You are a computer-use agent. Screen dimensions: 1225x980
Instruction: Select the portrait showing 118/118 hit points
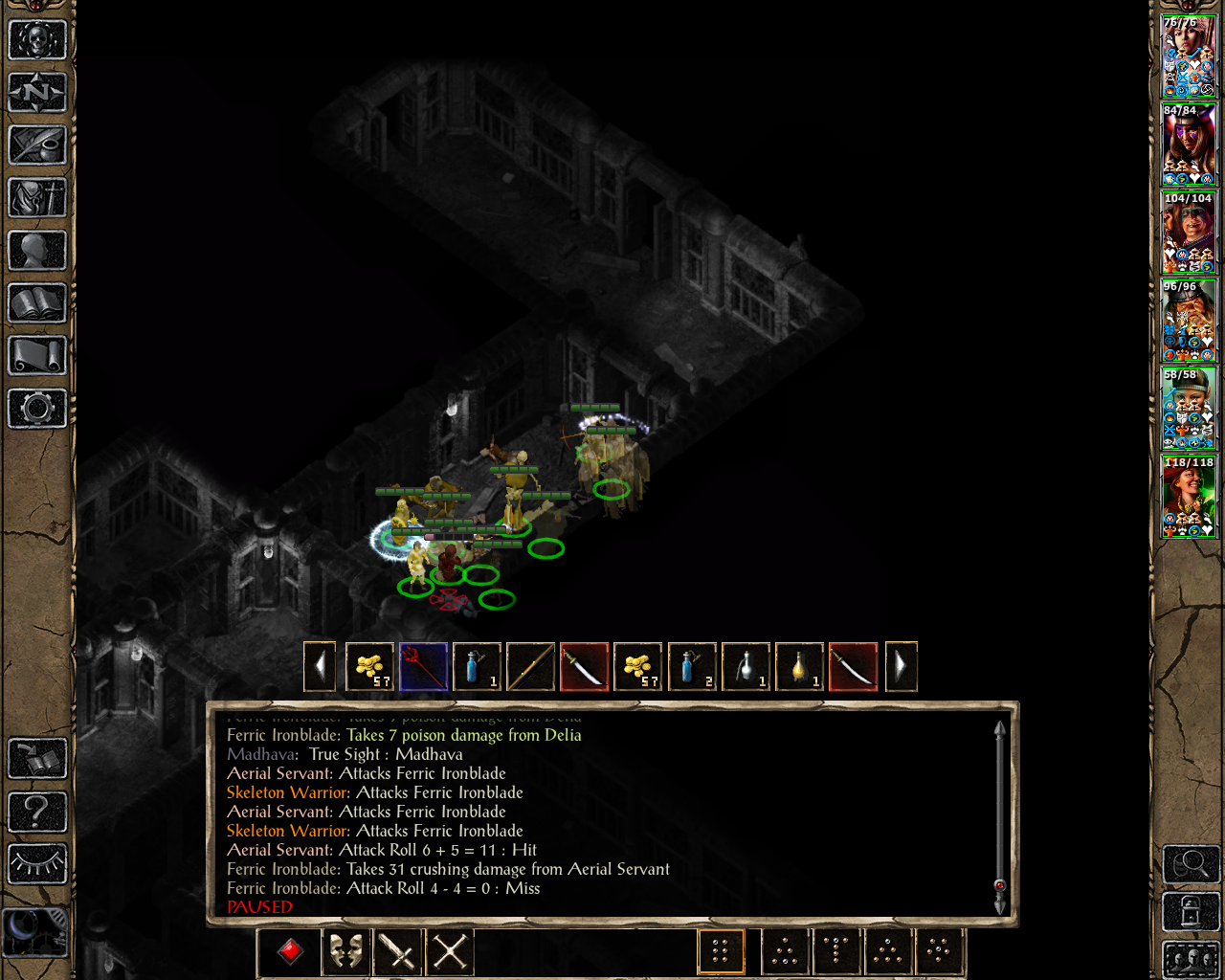[x=1188, y=497]
